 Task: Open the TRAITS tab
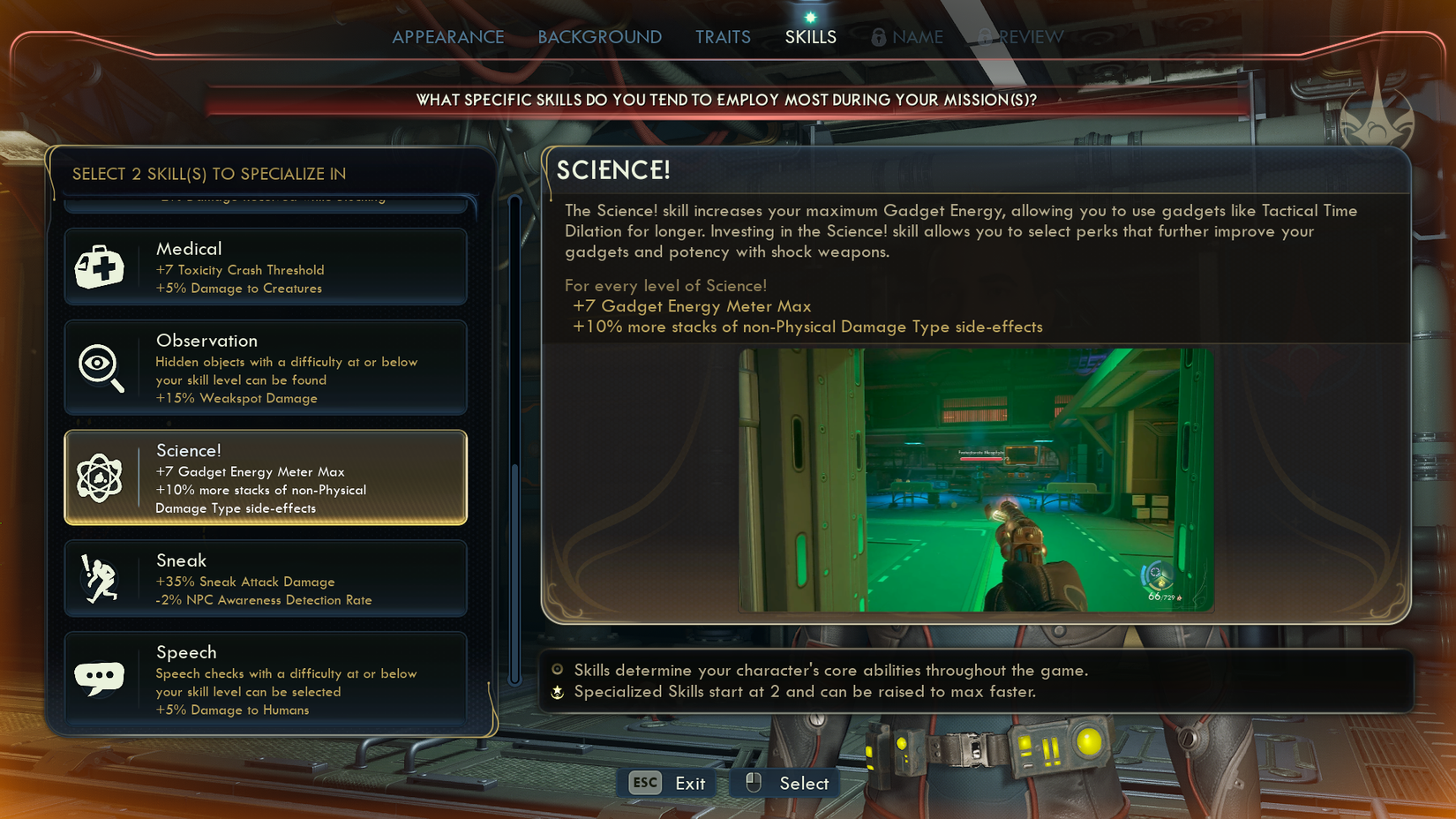723,36
